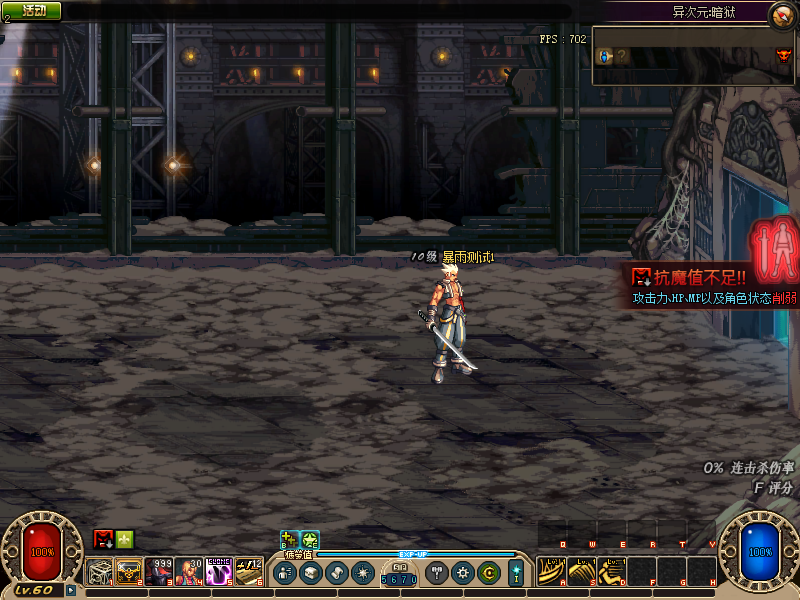Click the red anti-magic debuff status icon
800x600 pixels.
coord(103,539)
